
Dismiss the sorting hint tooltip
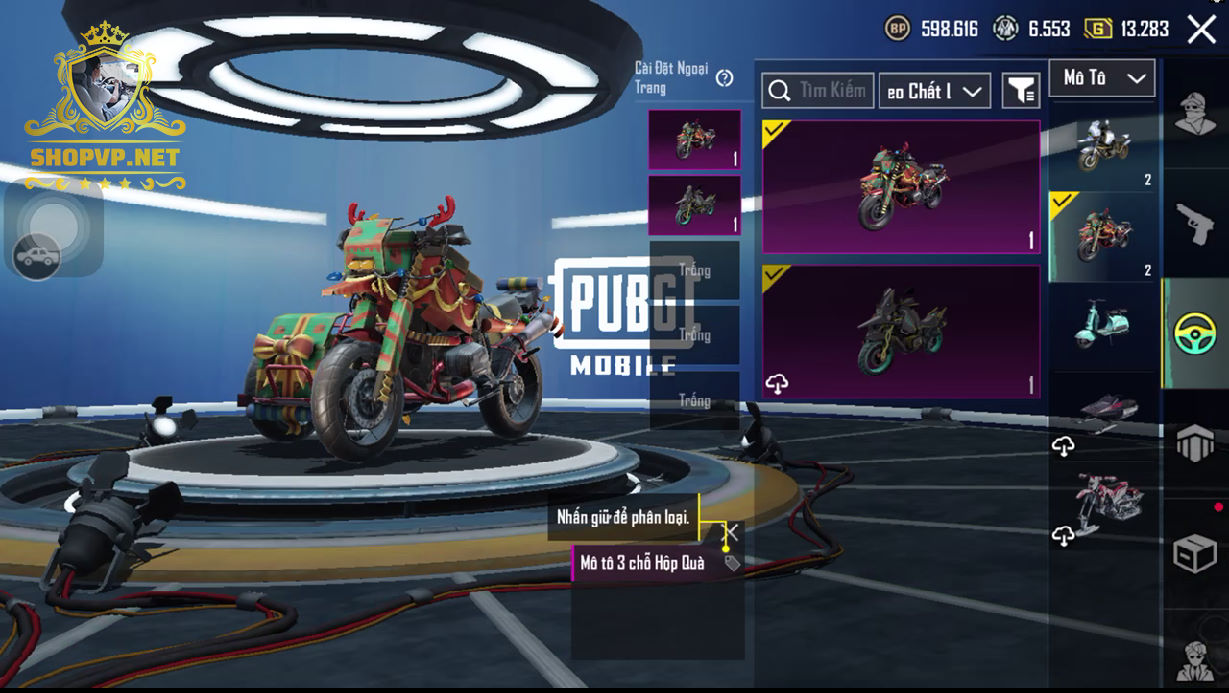(x=732, y=530)
